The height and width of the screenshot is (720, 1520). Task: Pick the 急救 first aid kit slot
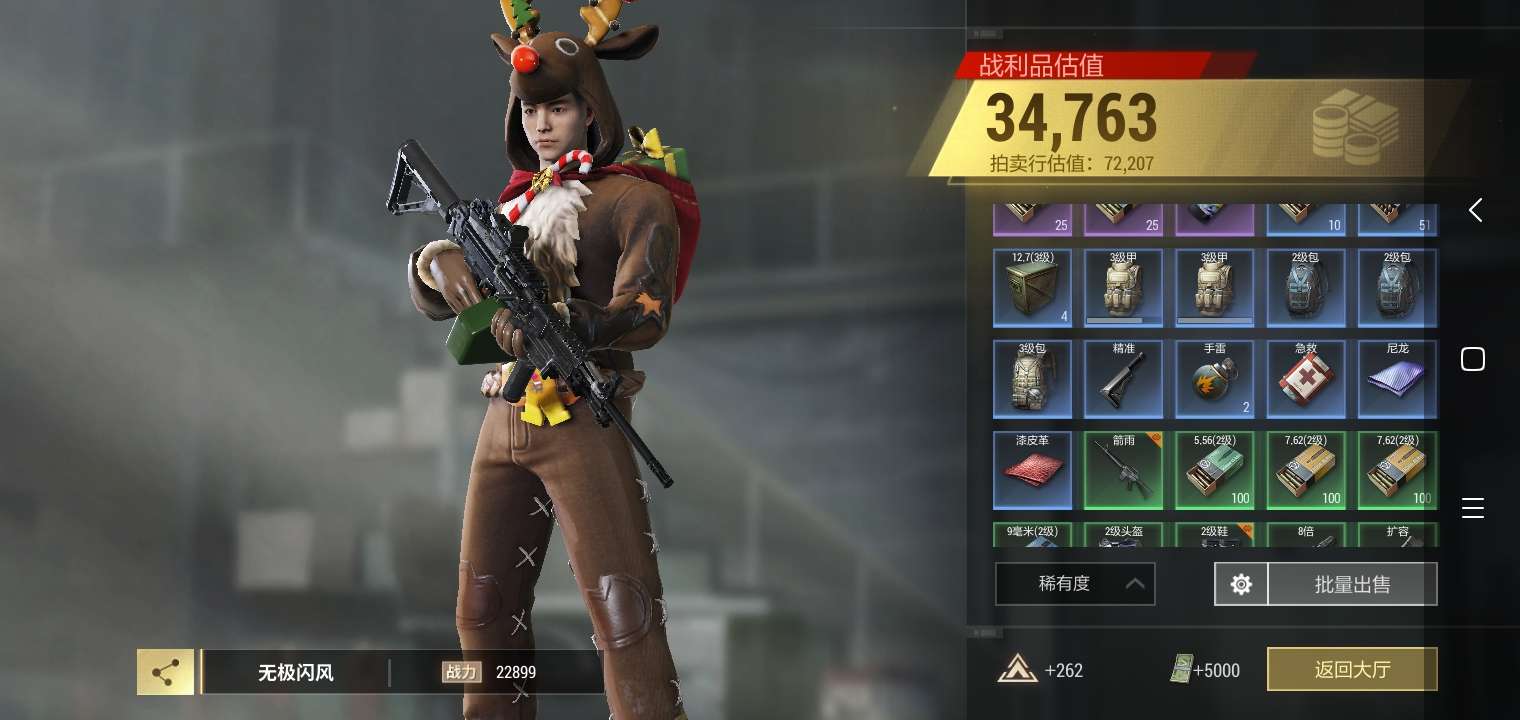pyautogui.click(x=1306, y=379)
